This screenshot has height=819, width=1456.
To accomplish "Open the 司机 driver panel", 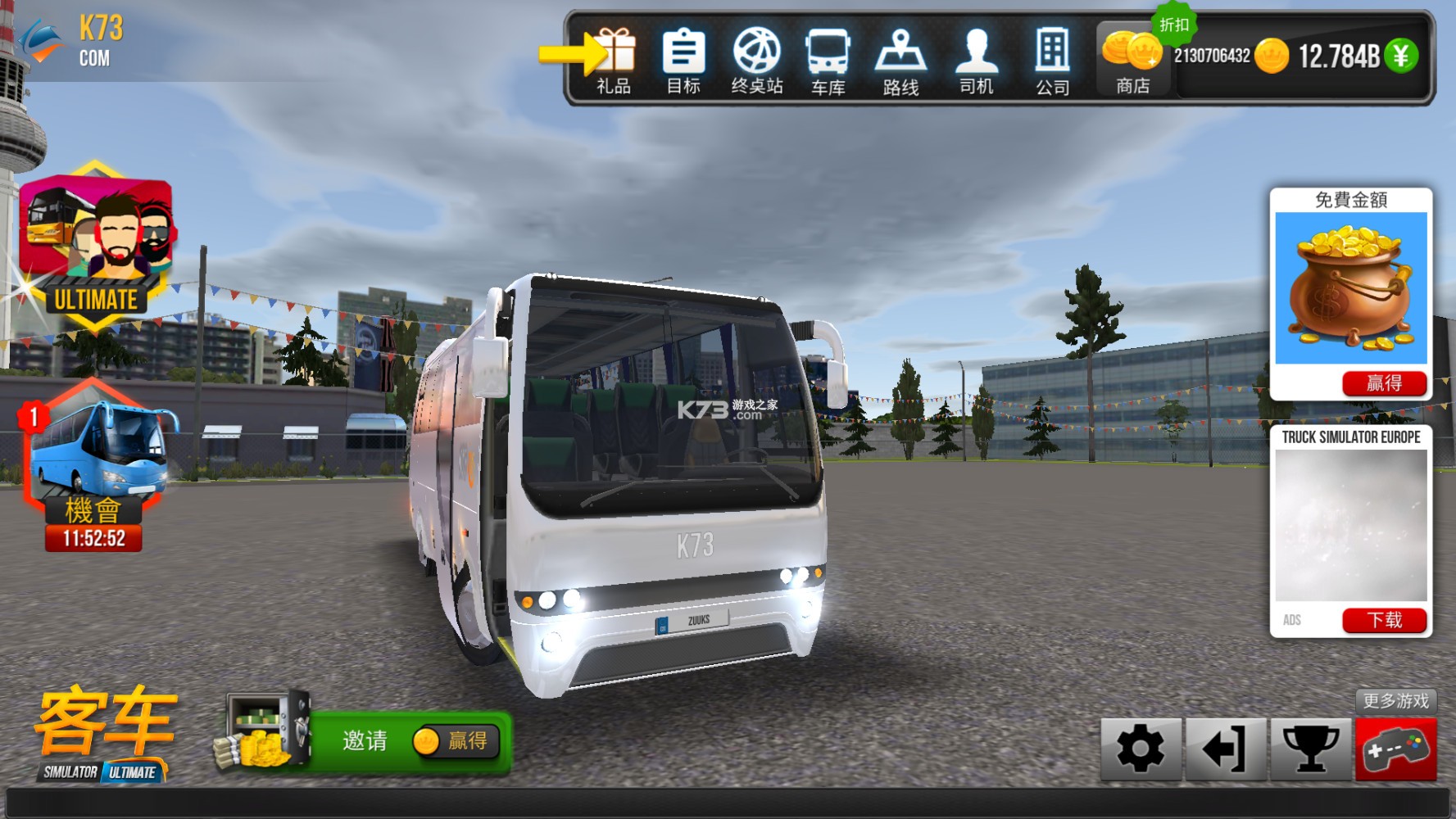I will (x=974, y=57).
